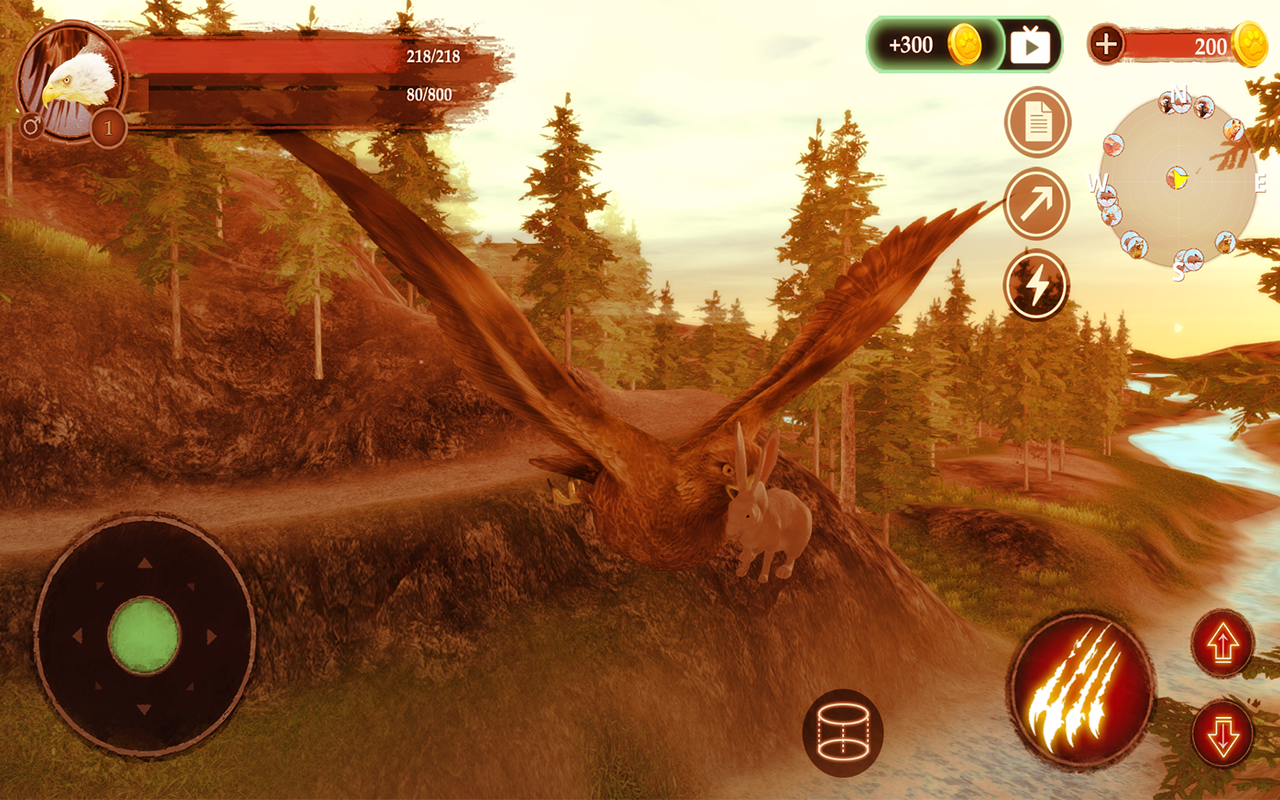The image size is (1280, 800).
Task: Descend using the down arrow button
Action: point(1222,733)
